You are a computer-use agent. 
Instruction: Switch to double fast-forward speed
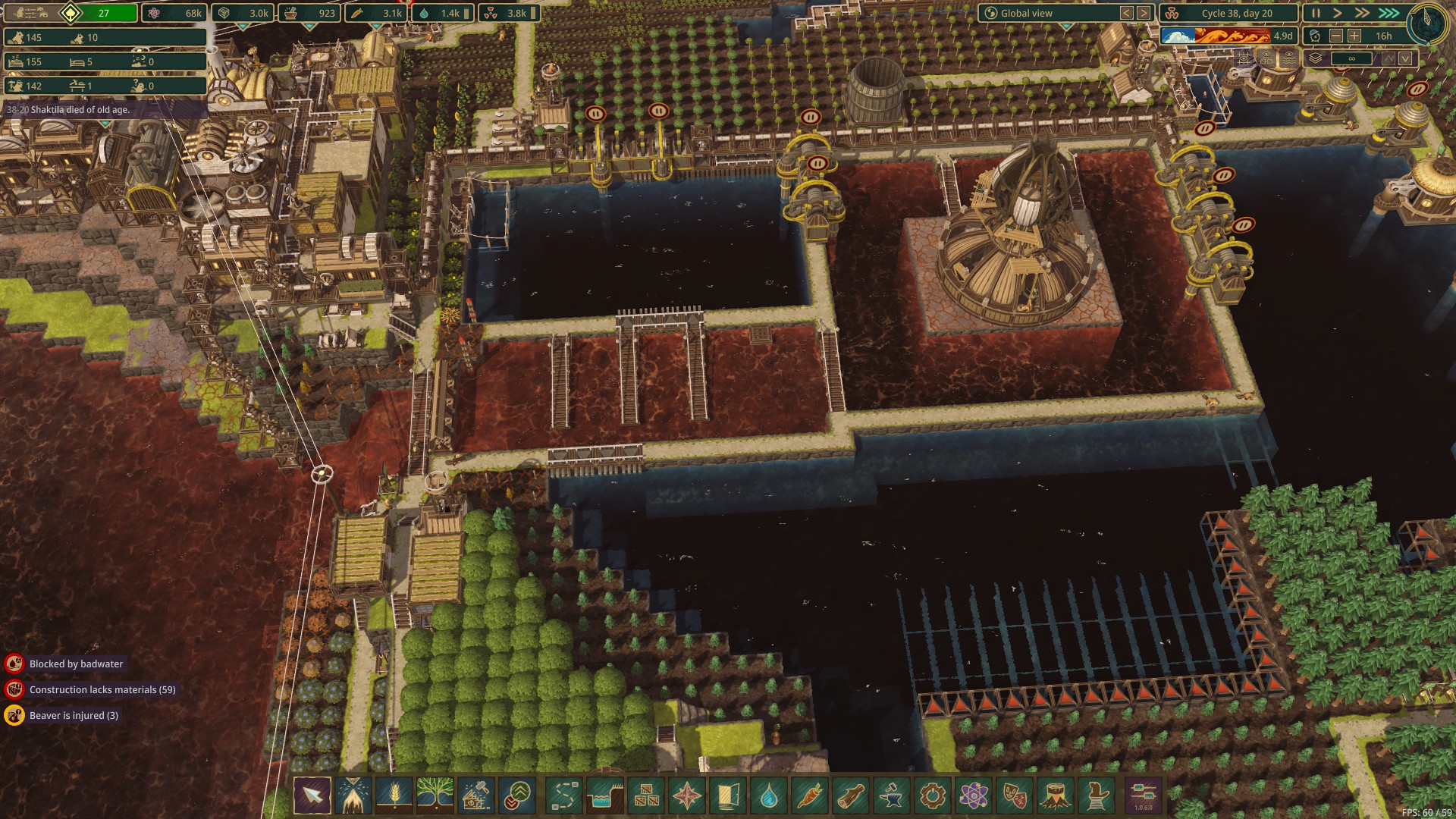click(1362, 13)
